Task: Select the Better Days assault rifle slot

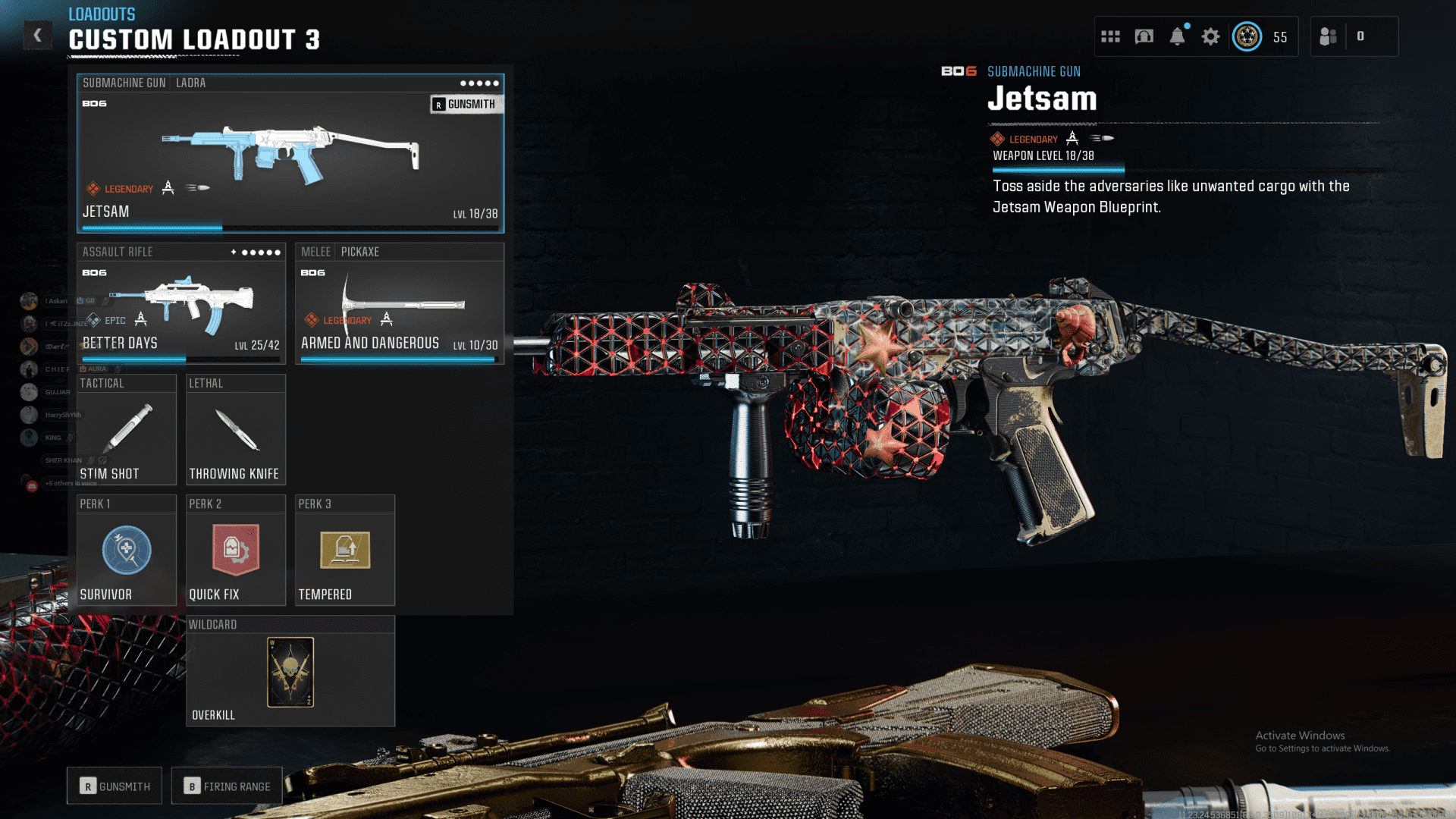Action: tap(180, 303)
